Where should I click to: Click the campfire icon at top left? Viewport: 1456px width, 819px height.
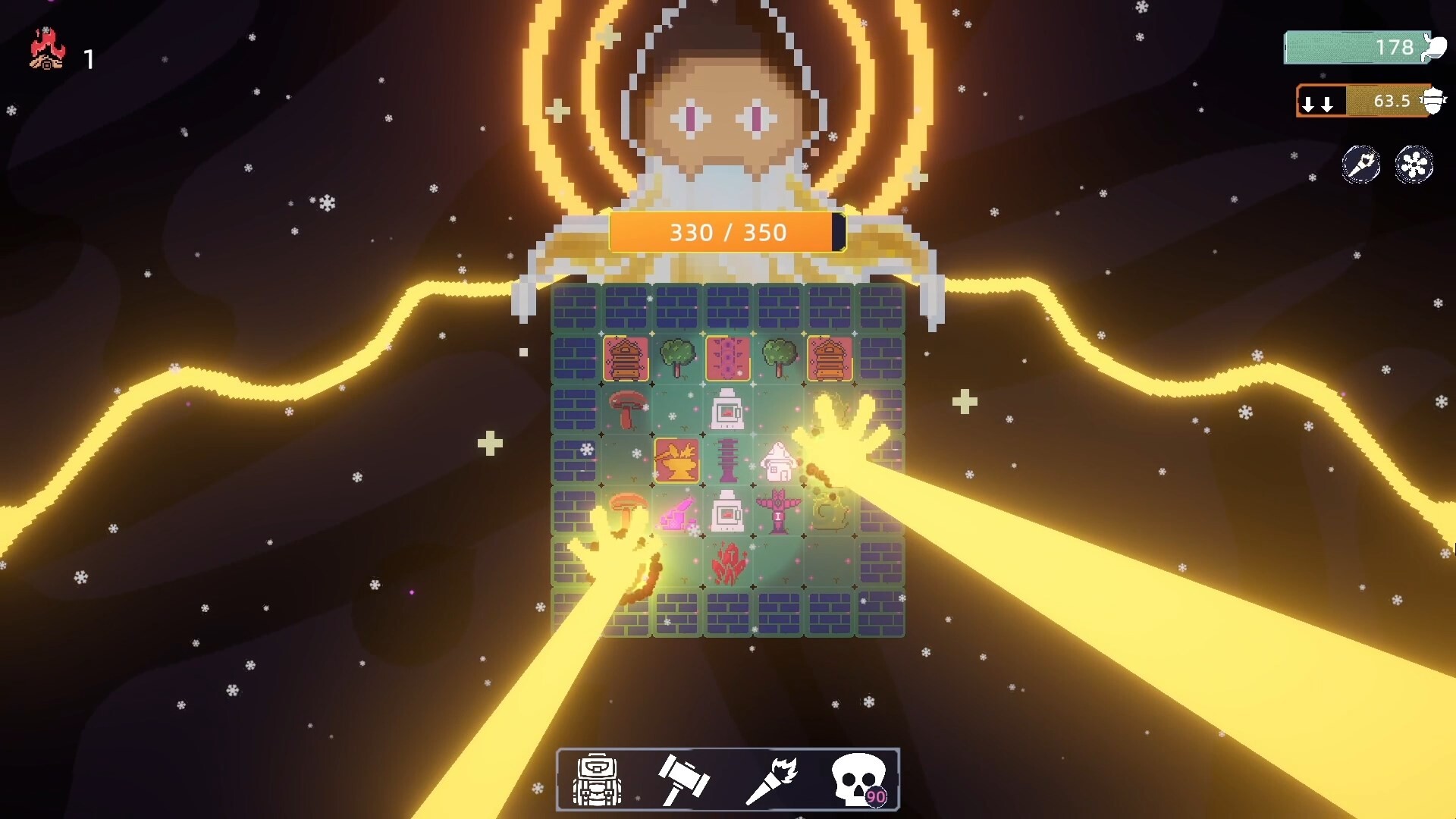click(x=45, y=49)
